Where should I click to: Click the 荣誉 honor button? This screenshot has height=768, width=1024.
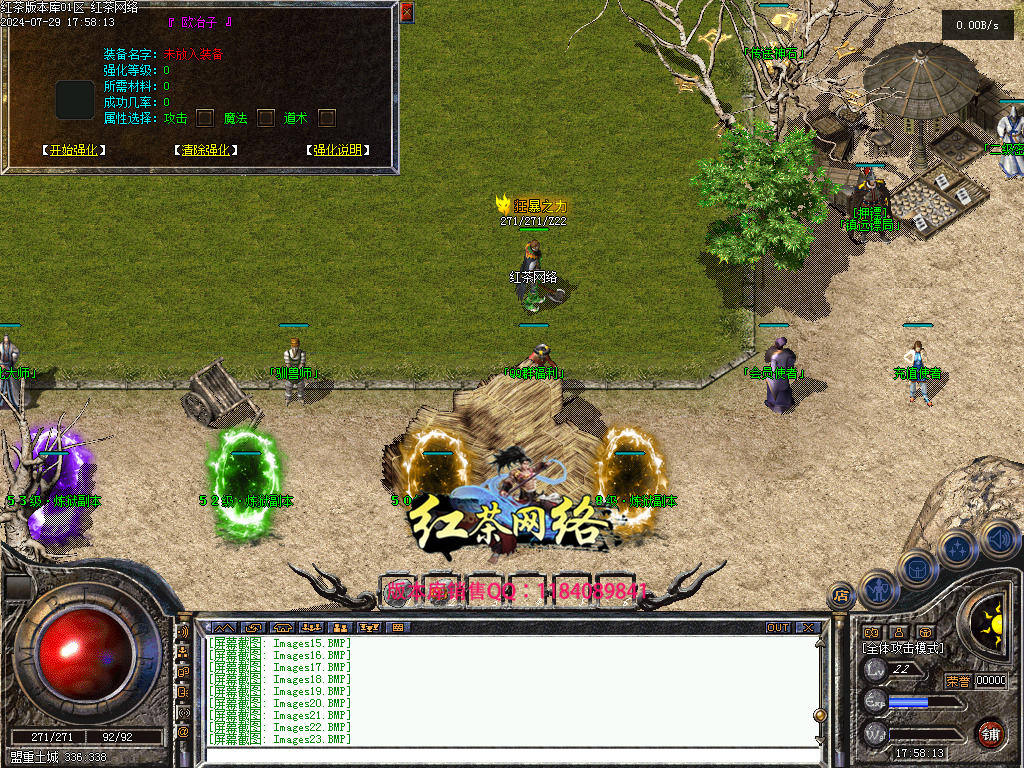(x=958, y=681)
